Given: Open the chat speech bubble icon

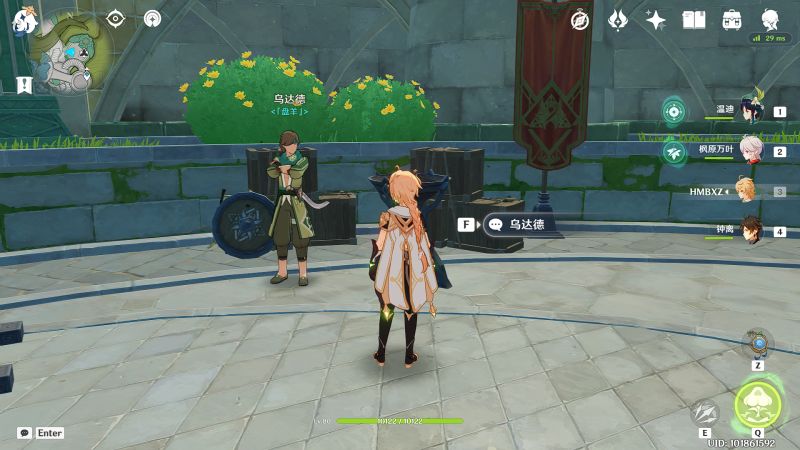Looking at the screenshot, I should pos(24,433).
